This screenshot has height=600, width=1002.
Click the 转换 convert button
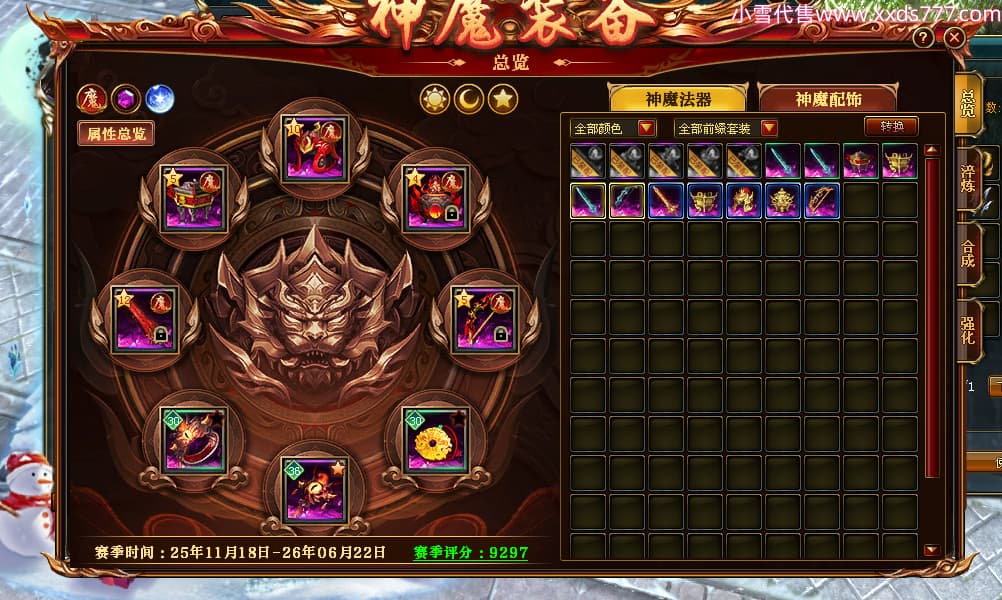click(891, 127)
